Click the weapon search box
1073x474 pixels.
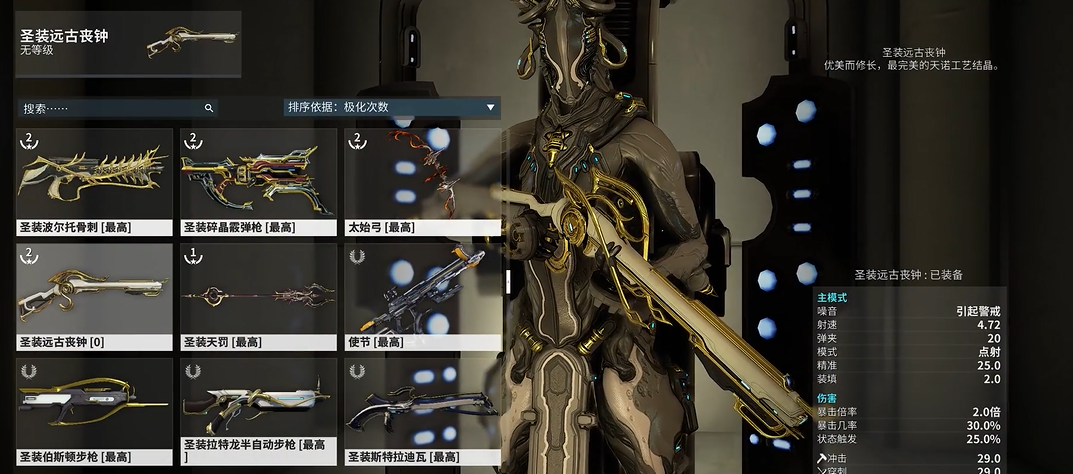pos(115,108)
